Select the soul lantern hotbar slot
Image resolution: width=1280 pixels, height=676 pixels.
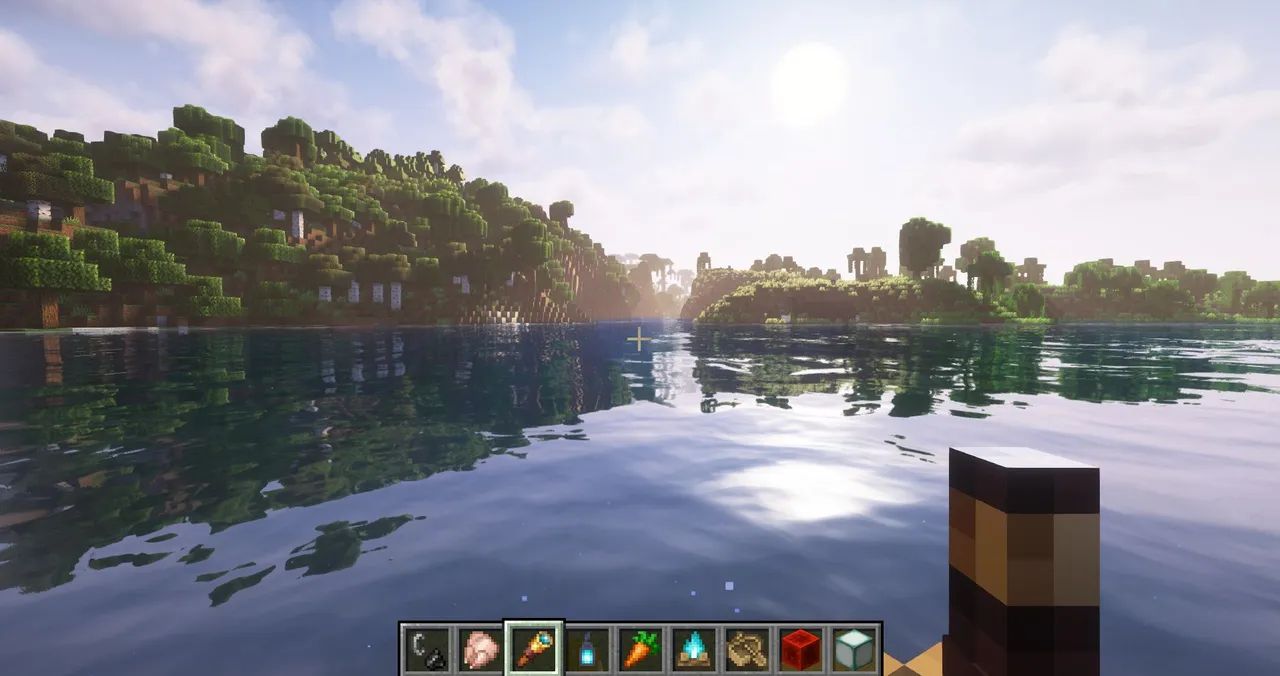coord(587,649)
